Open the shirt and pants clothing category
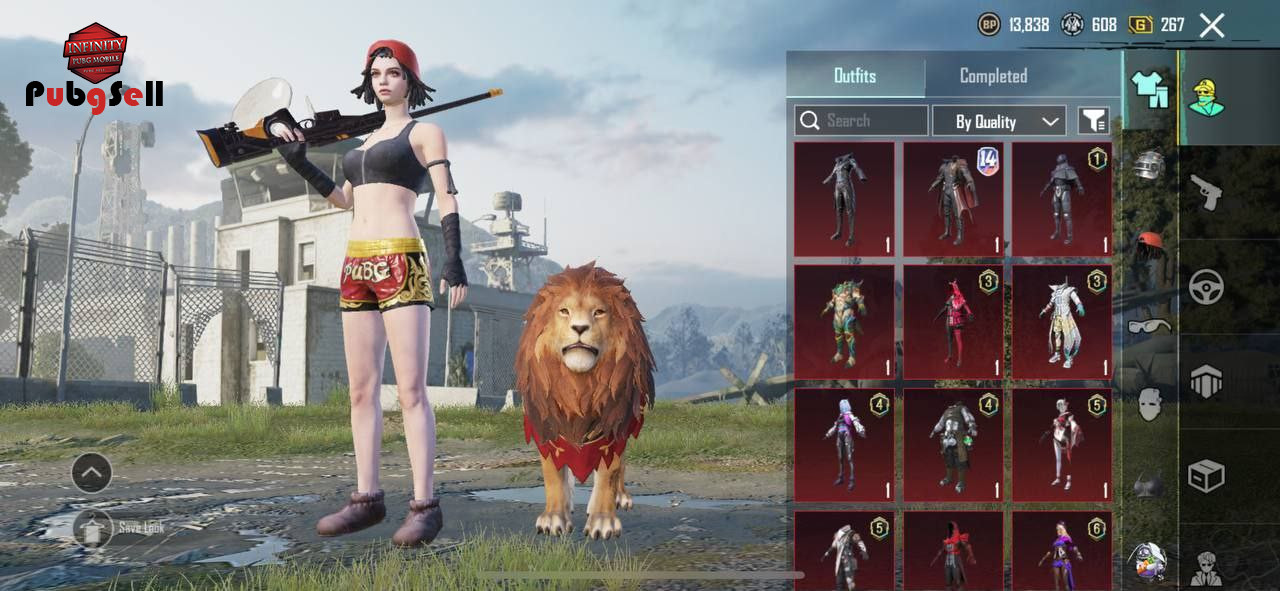The width and height of the screenshot is (1280, 591). pyautogui.click(x=1150, y=89)
